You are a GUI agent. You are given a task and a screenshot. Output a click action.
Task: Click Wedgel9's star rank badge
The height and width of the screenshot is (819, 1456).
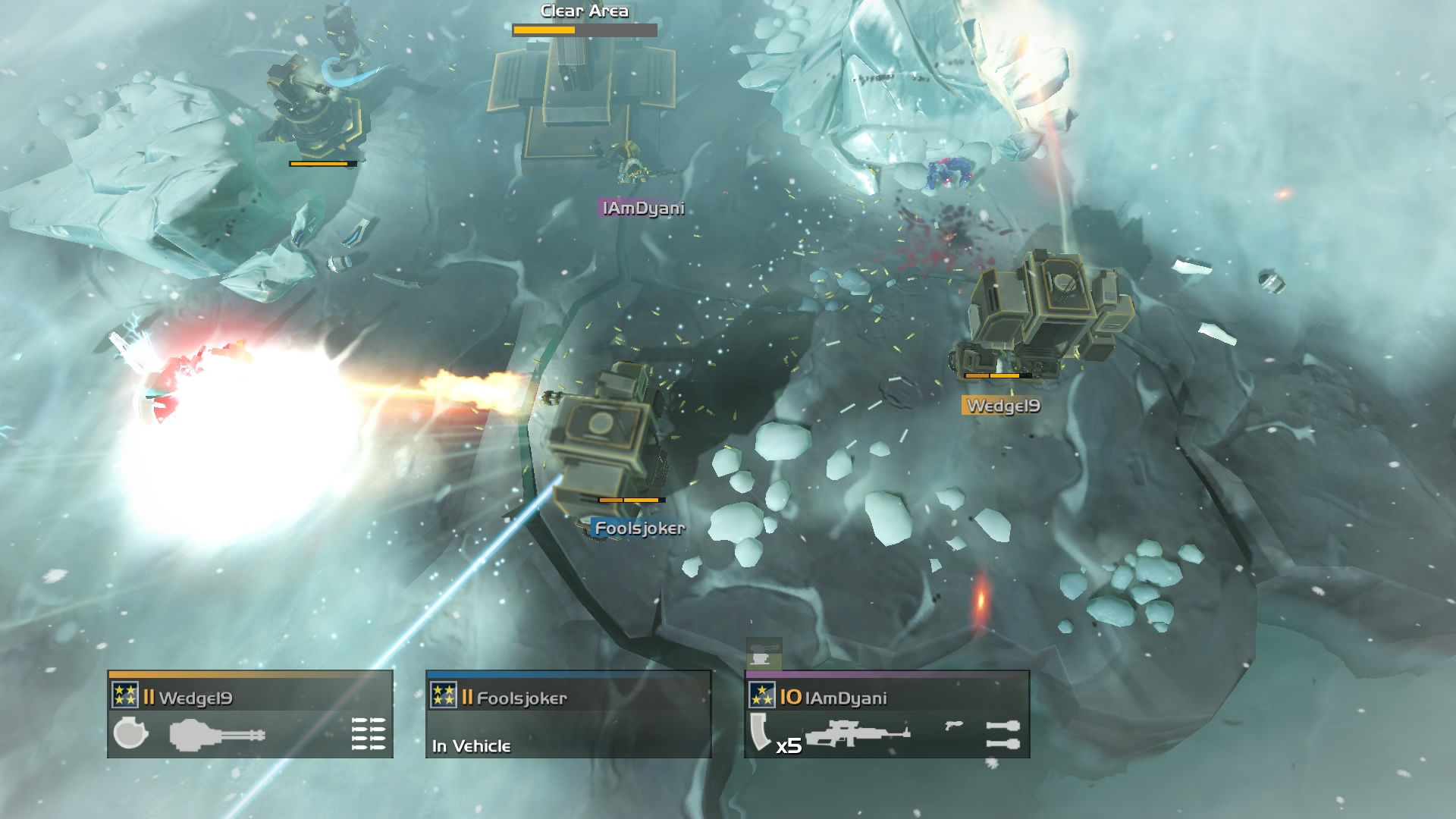pyautogui.click(x=125, y=695)
